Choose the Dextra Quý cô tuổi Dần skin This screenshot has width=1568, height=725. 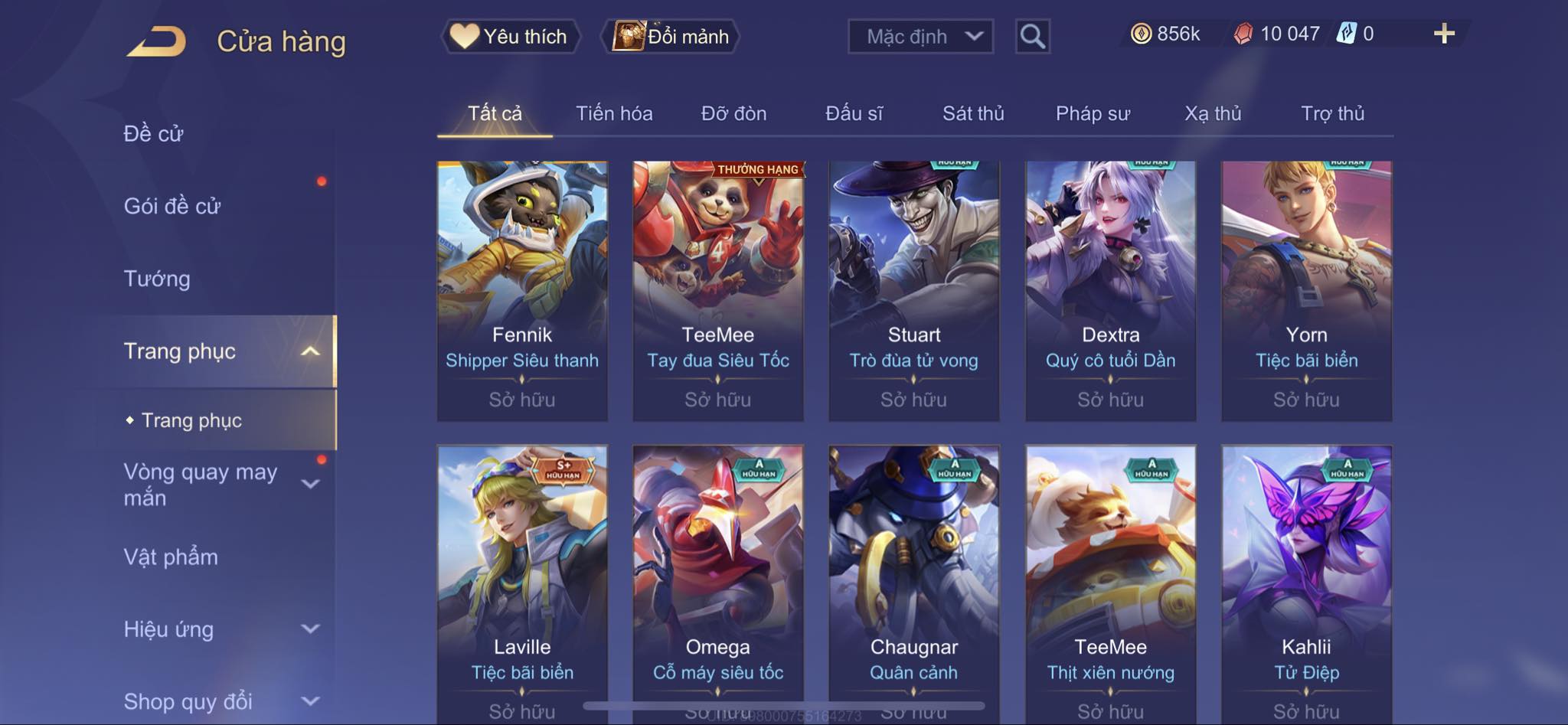pyautogui.click(x=1110, y=291)
